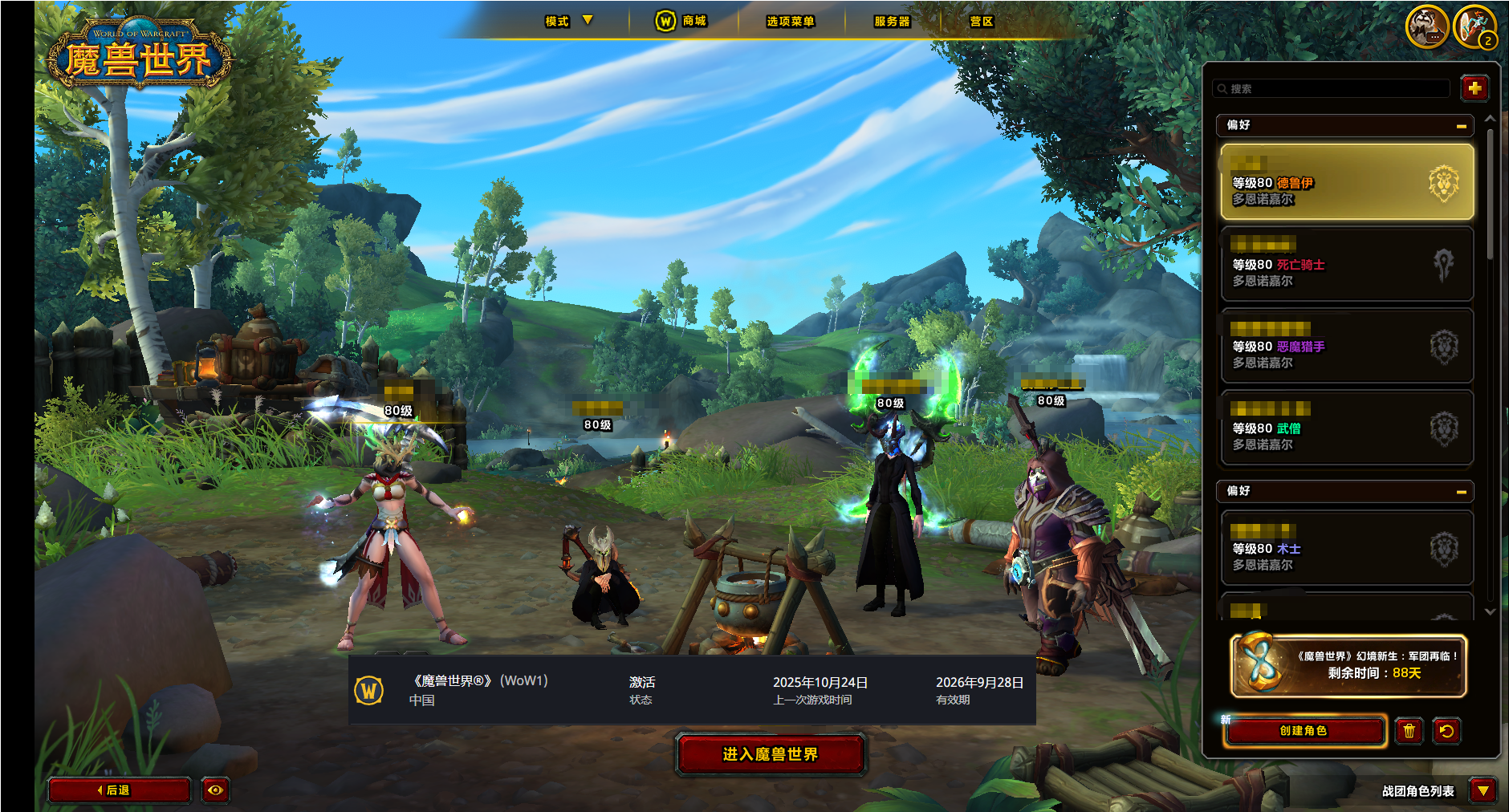The height and width of the screenshot is (812, 1509).
Task: Select the level 80 武僧 monk character
Action: click(x=1347, y=428)
